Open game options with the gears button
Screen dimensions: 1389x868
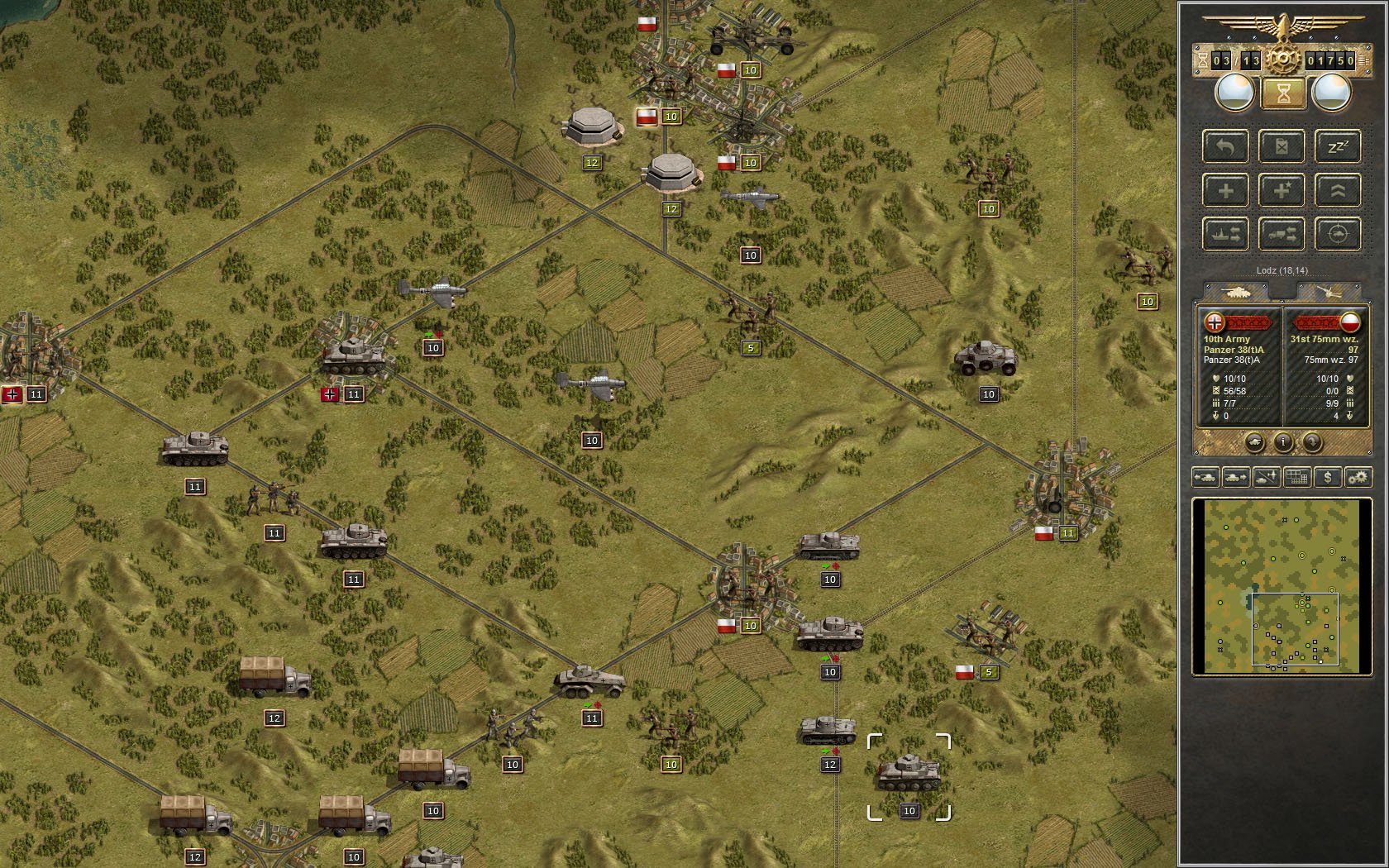point(1358,477)
